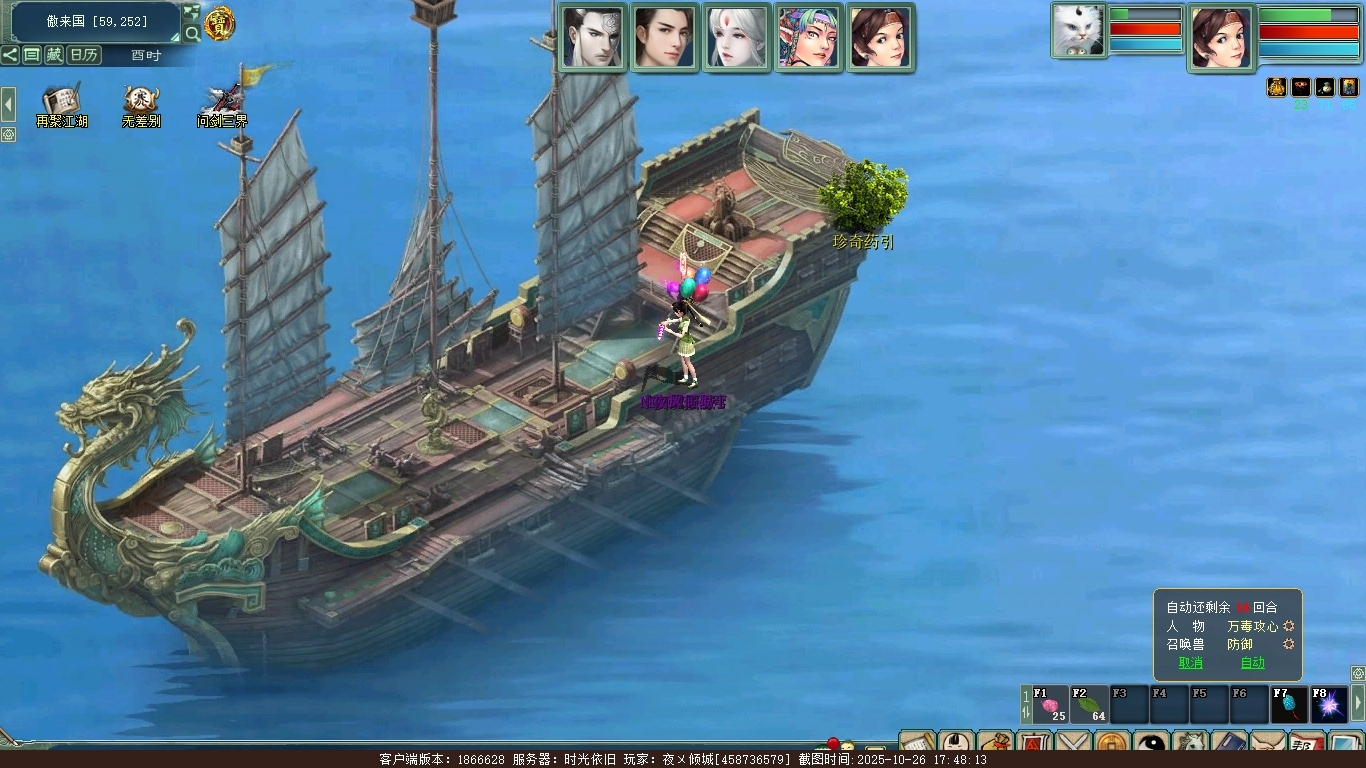The image size is (1366, 768).
Task: Click the green 自动 auto link
Action: point(1252,662)
